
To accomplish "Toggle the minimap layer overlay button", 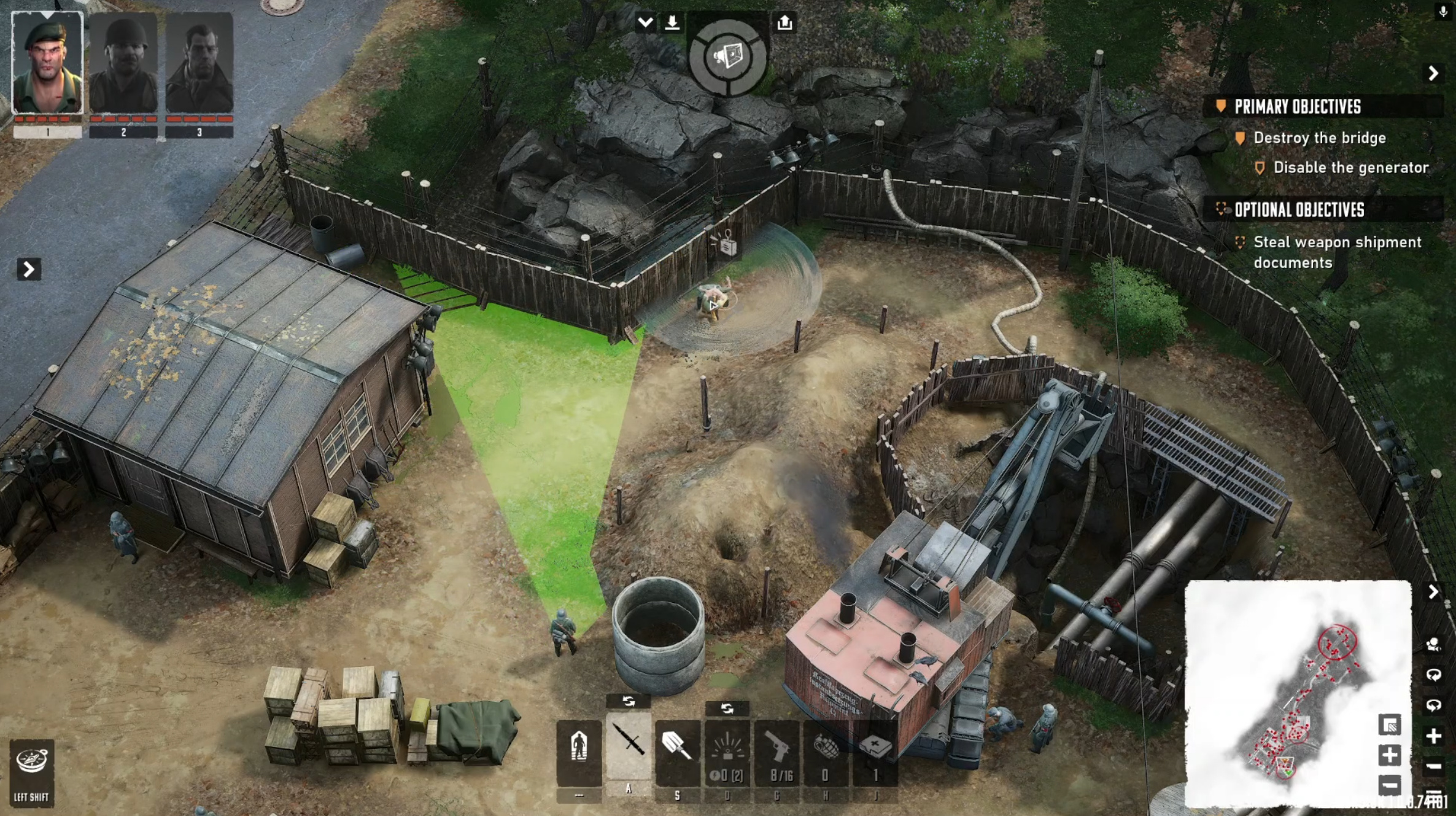I will [x=1390, y=725].
